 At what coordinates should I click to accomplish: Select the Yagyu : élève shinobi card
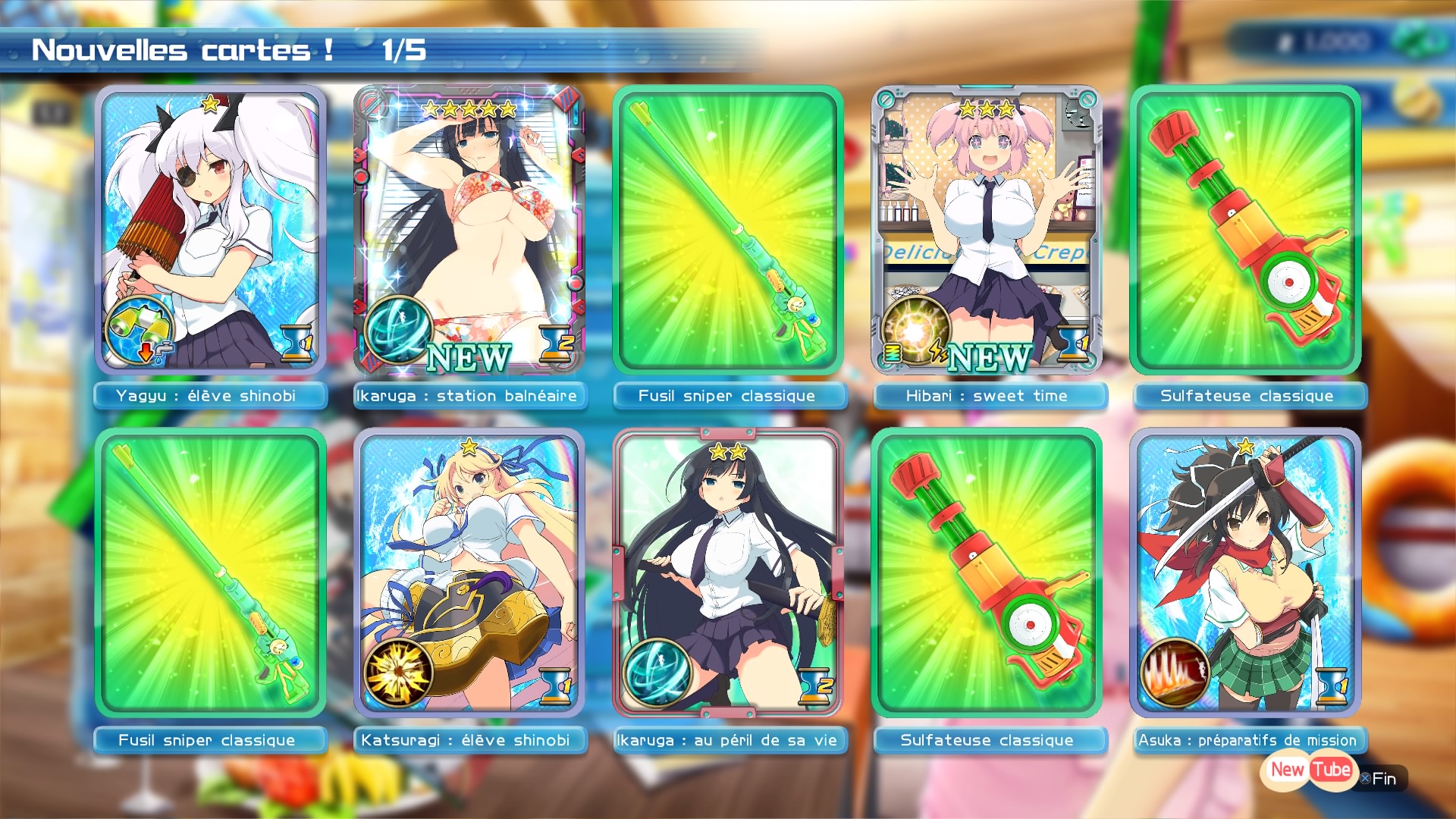(211, 230)
